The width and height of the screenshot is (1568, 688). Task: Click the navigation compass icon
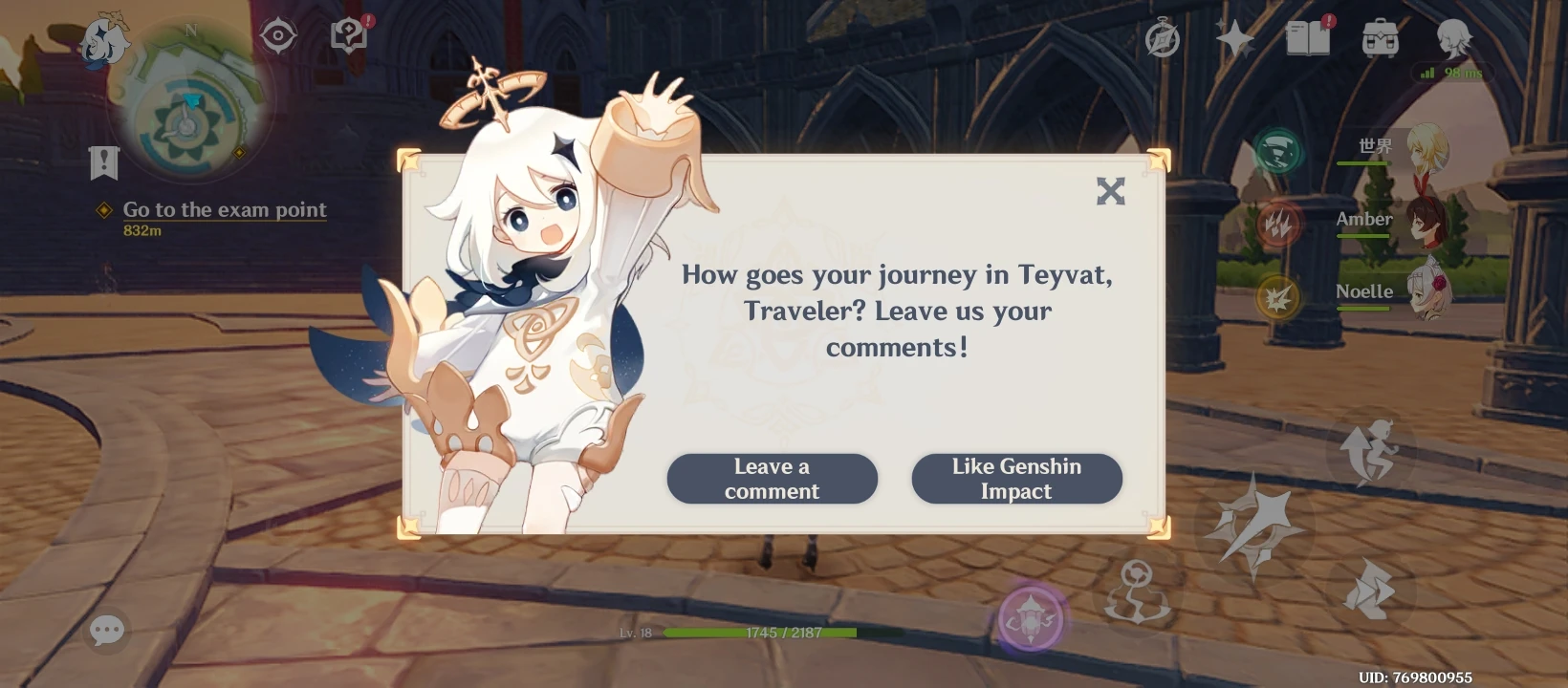[x=277, y=34]
